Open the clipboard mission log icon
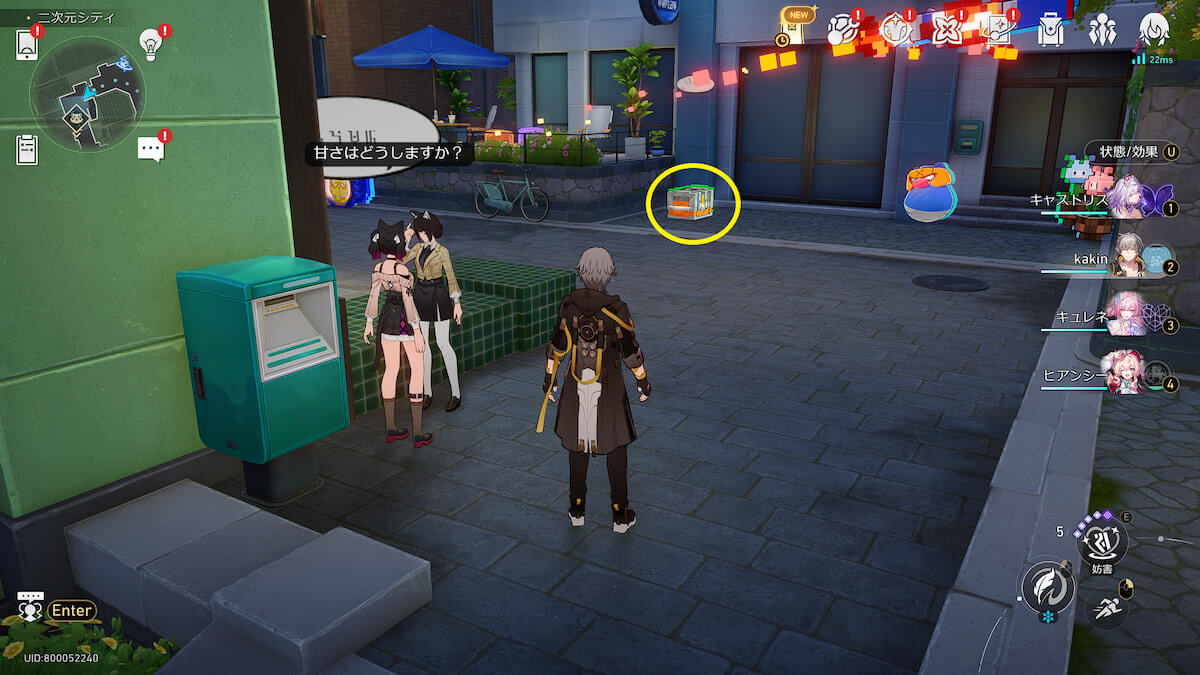This screenshot has height=675, width=1200. coord(28,150)
